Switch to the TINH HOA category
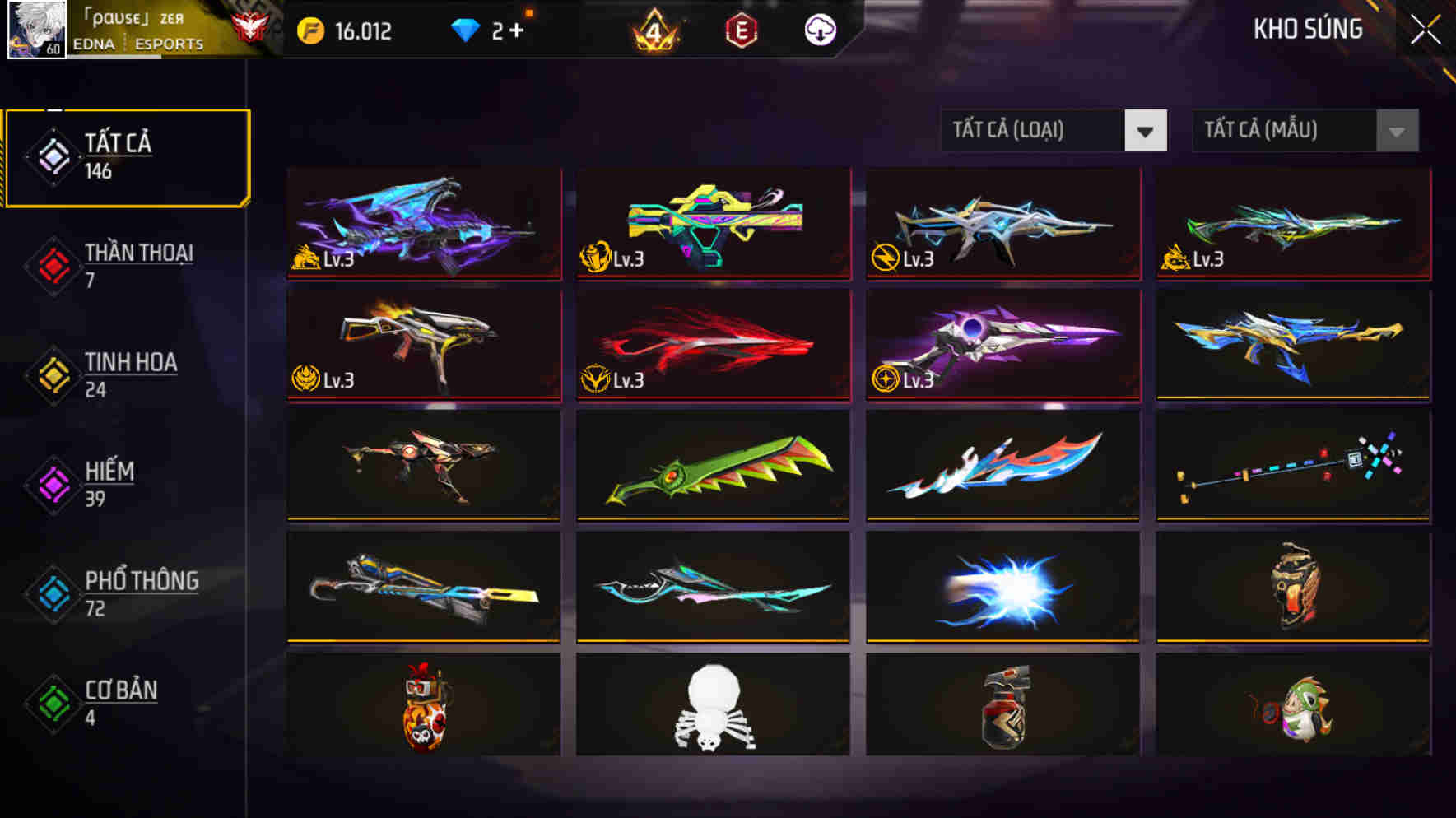Screen dimensions: 1456x818 click(52, 374)
